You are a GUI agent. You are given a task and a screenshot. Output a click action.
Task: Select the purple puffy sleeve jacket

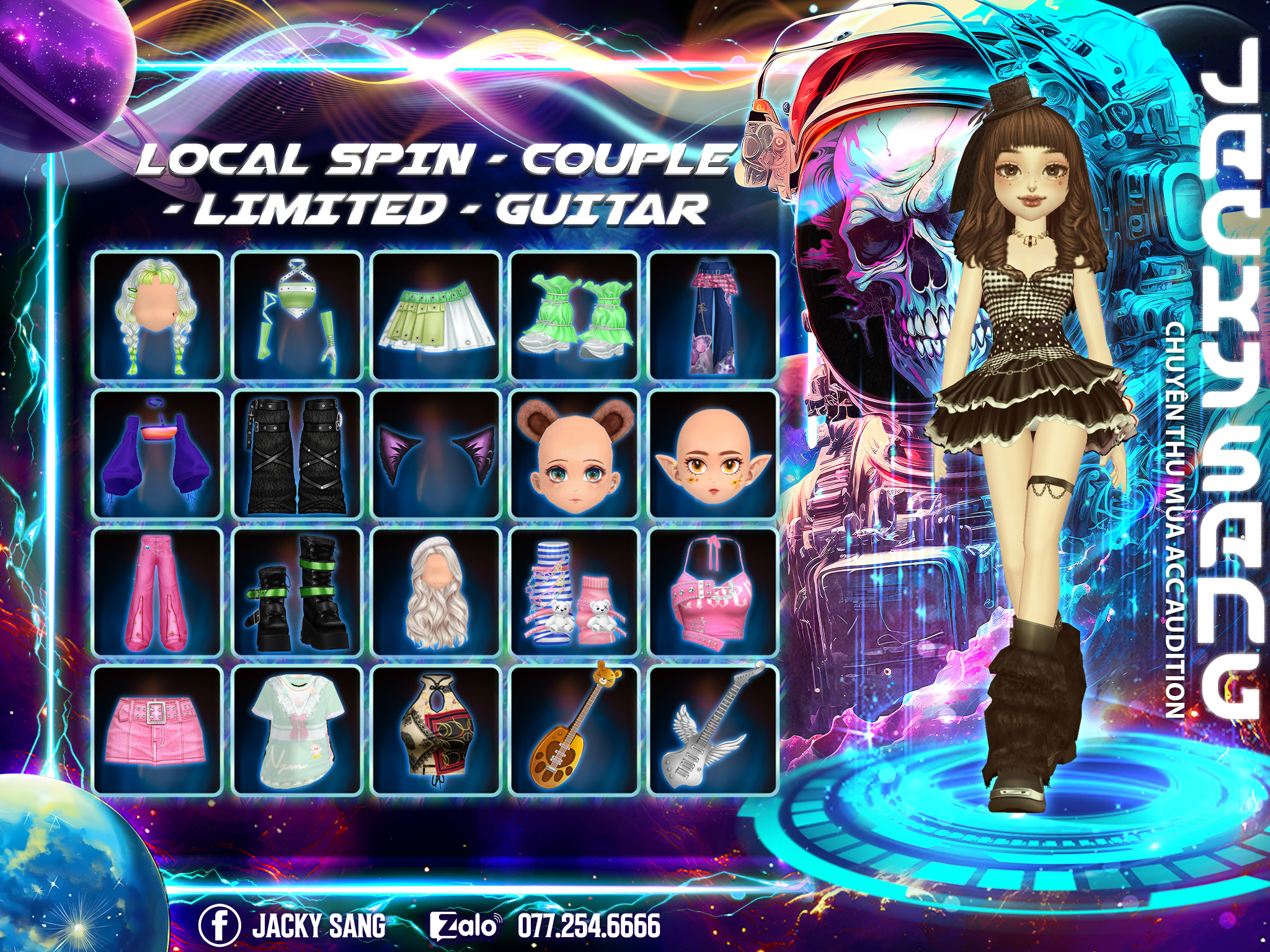click(158, 454)
